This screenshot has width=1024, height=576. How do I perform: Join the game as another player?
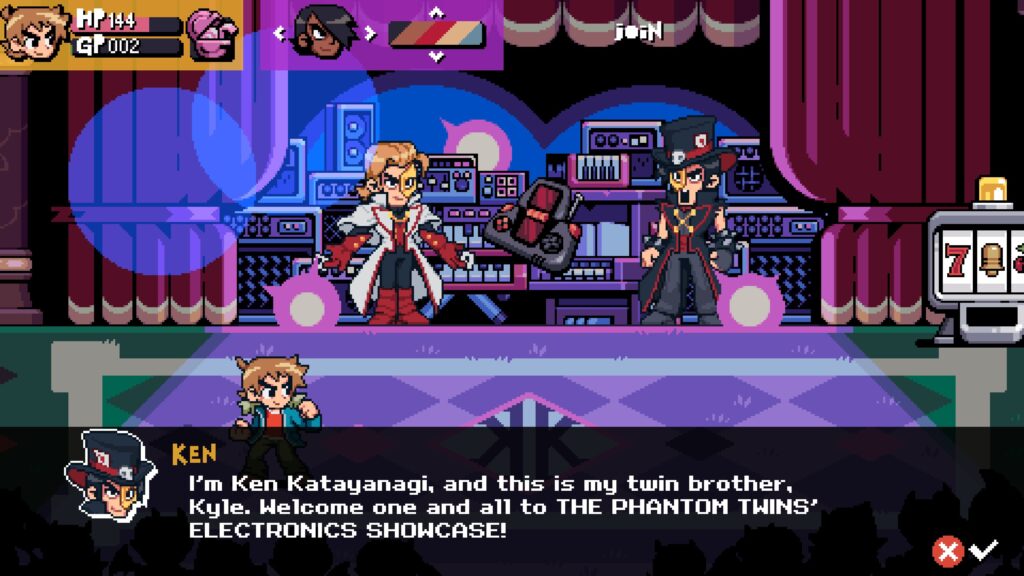[640, 31]
